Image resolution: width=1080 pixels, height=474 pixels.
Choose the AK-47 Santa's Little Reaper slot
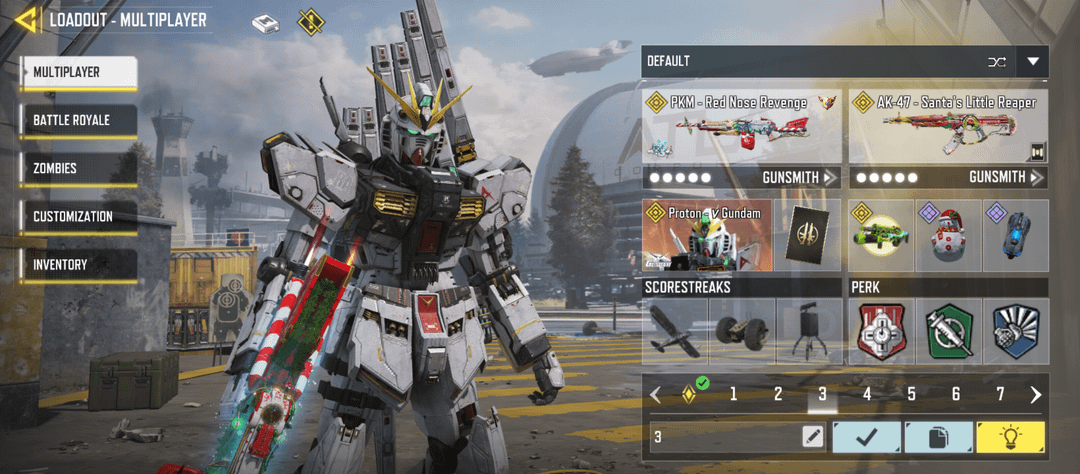948,127
